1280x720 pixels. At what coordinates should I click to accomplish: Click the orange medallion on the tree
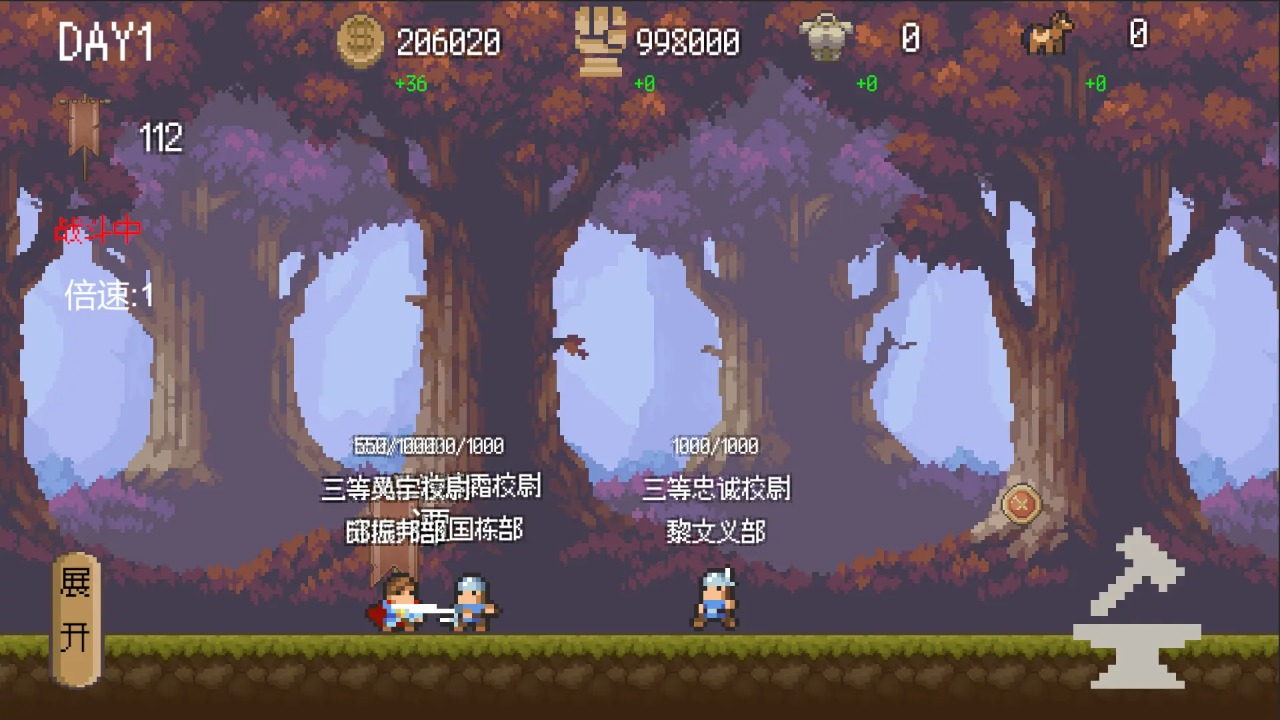click(1021, 504)
